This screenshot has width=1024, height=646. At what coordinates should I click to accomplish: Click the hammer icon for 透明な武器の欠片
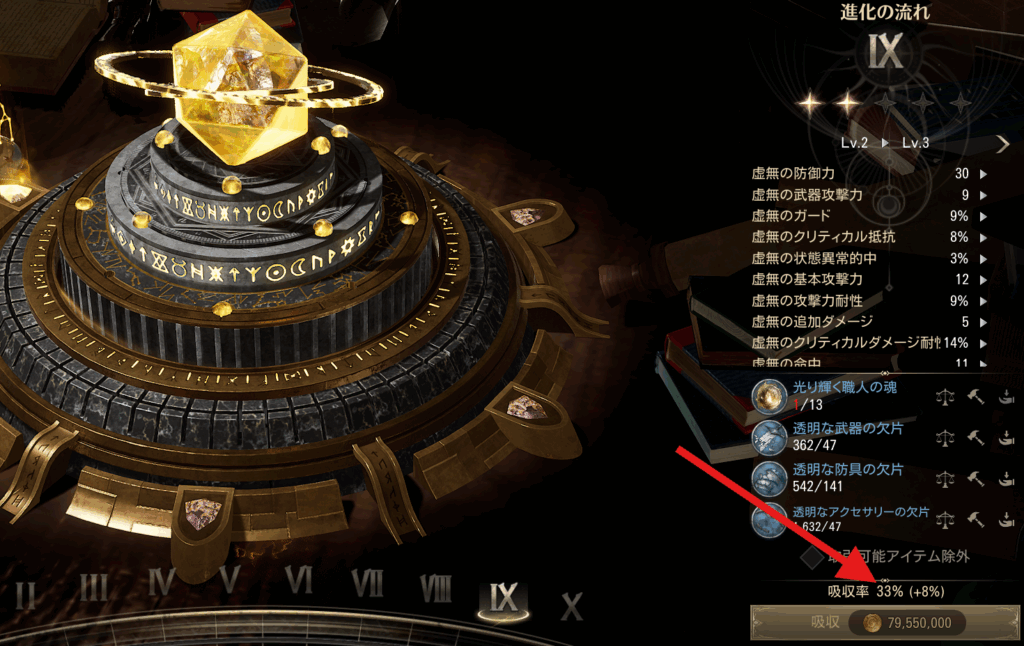pos(976,438)
